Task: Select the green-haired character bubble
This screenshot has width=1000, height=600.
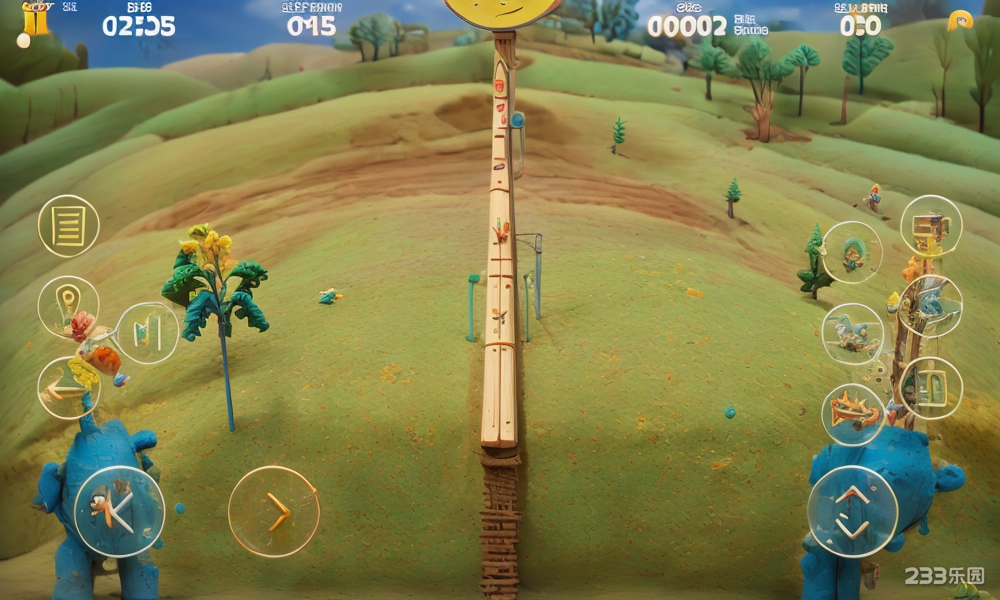Action: [x=852, y=252]
